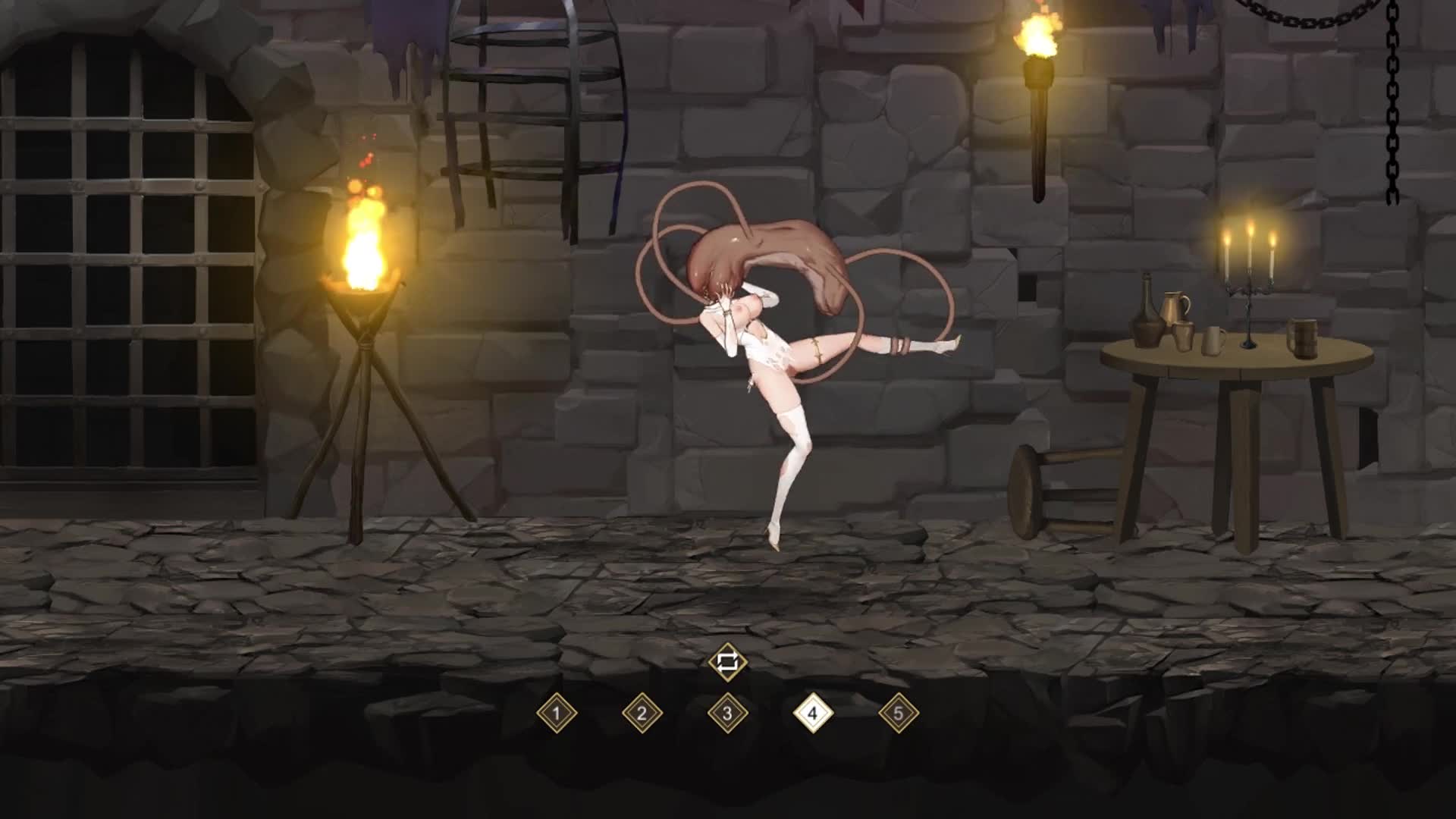Select diamond button number 1
This screenshot has width=1456, height=819.
[x=557, y=713]
